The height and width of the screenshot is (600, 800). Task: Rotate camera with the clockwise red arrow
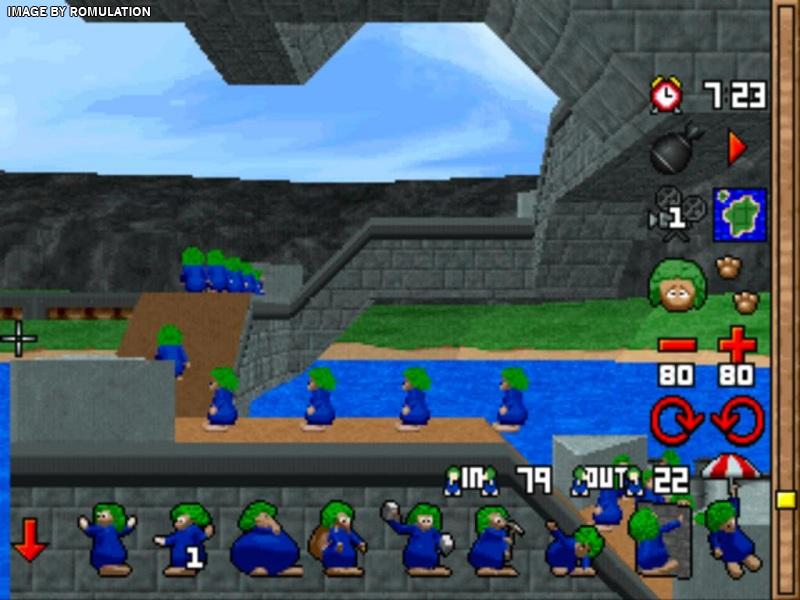pyautogui.click(x=677, y=420)
